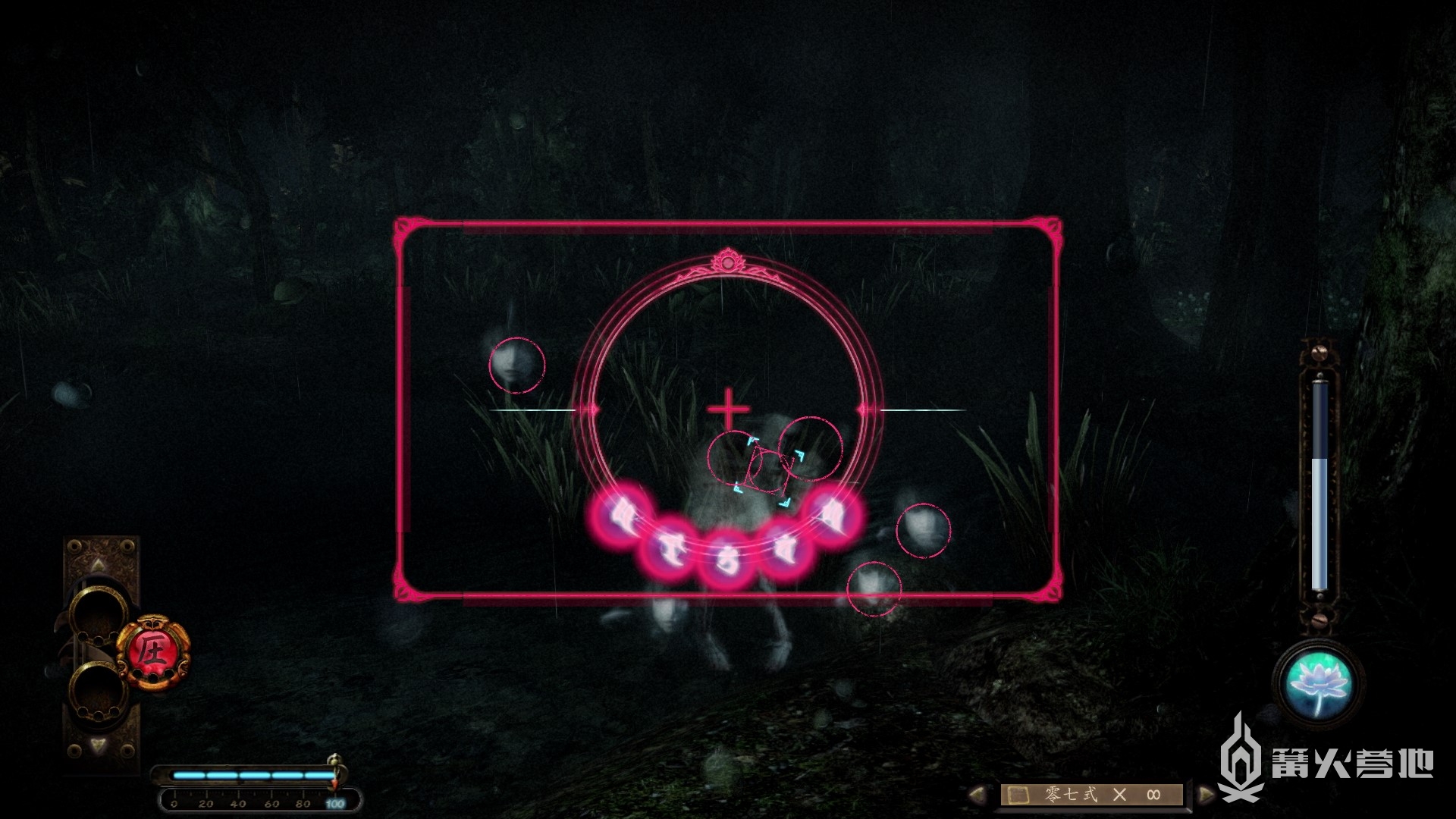Select the red 圧 lens

(152, 652)
